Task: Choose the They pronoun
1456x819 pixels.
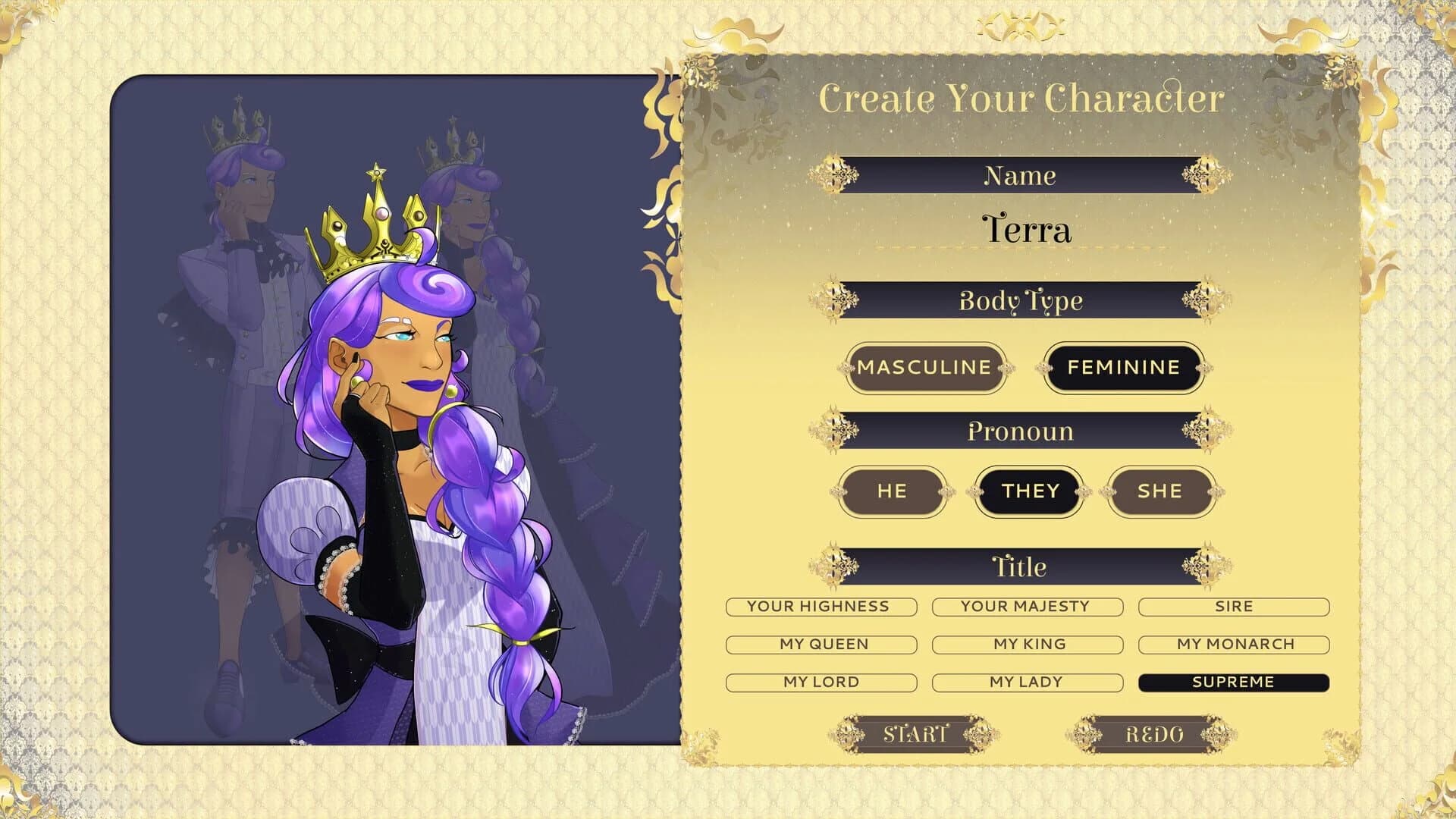Action: (x=1028, y=491)
